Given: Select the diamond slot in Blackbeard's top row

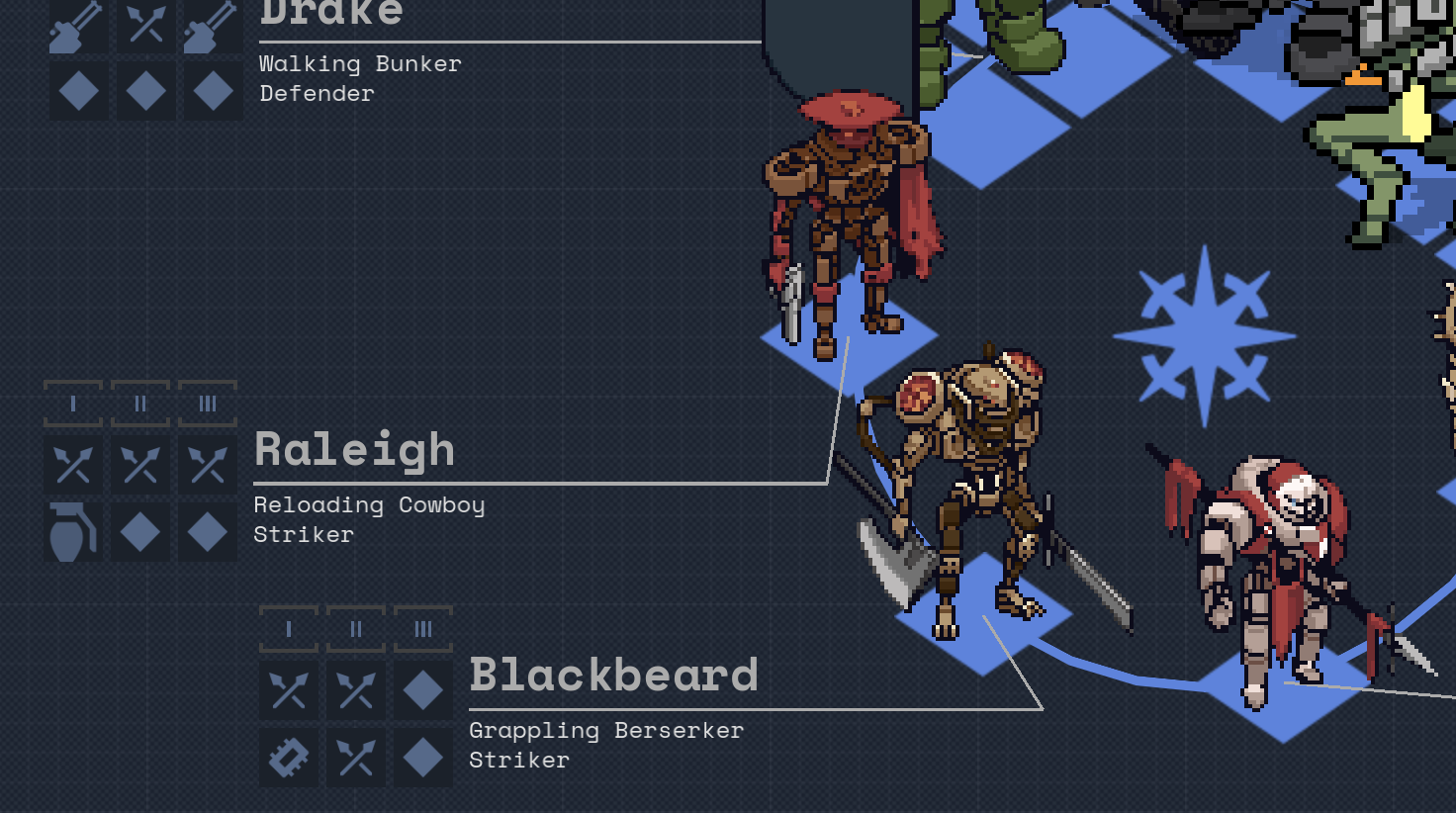Looking at the screenshot, I should coord(425,690).
